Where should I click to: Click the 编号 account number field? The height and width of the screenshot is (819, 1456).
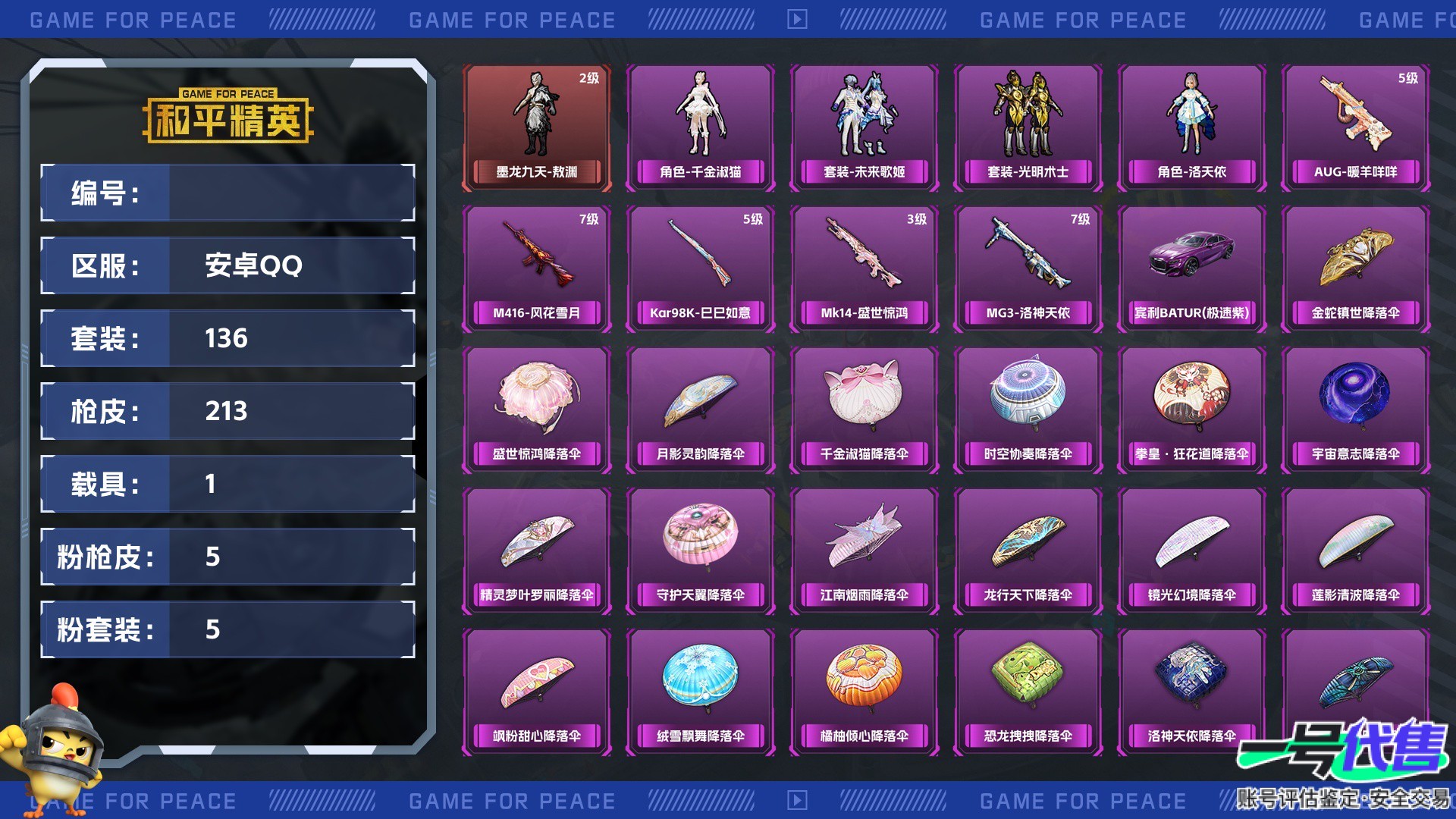click(x=291, y=193)
